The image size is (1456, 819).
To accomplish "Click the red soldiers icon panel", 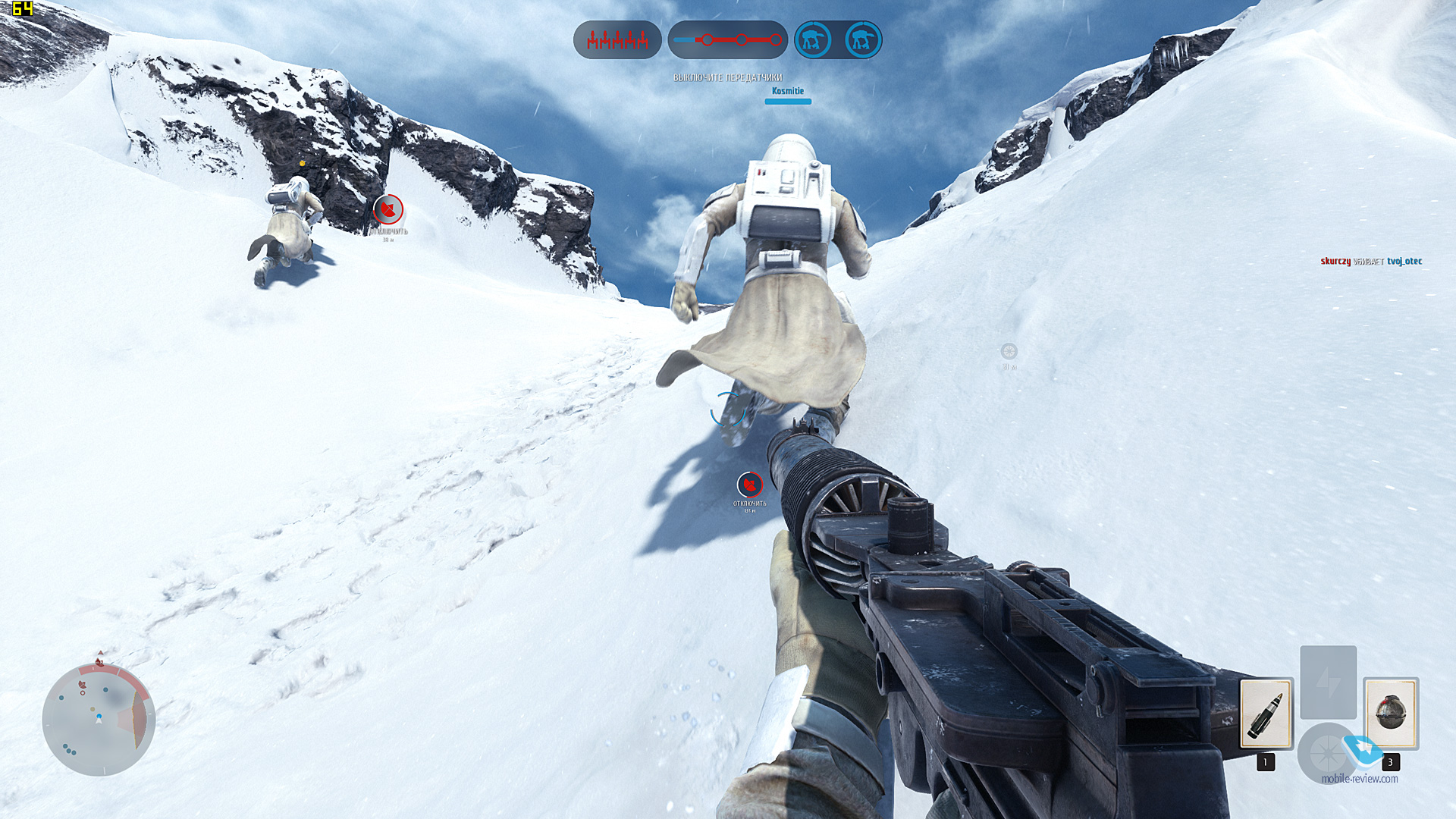I will click(x=617, y=40).
